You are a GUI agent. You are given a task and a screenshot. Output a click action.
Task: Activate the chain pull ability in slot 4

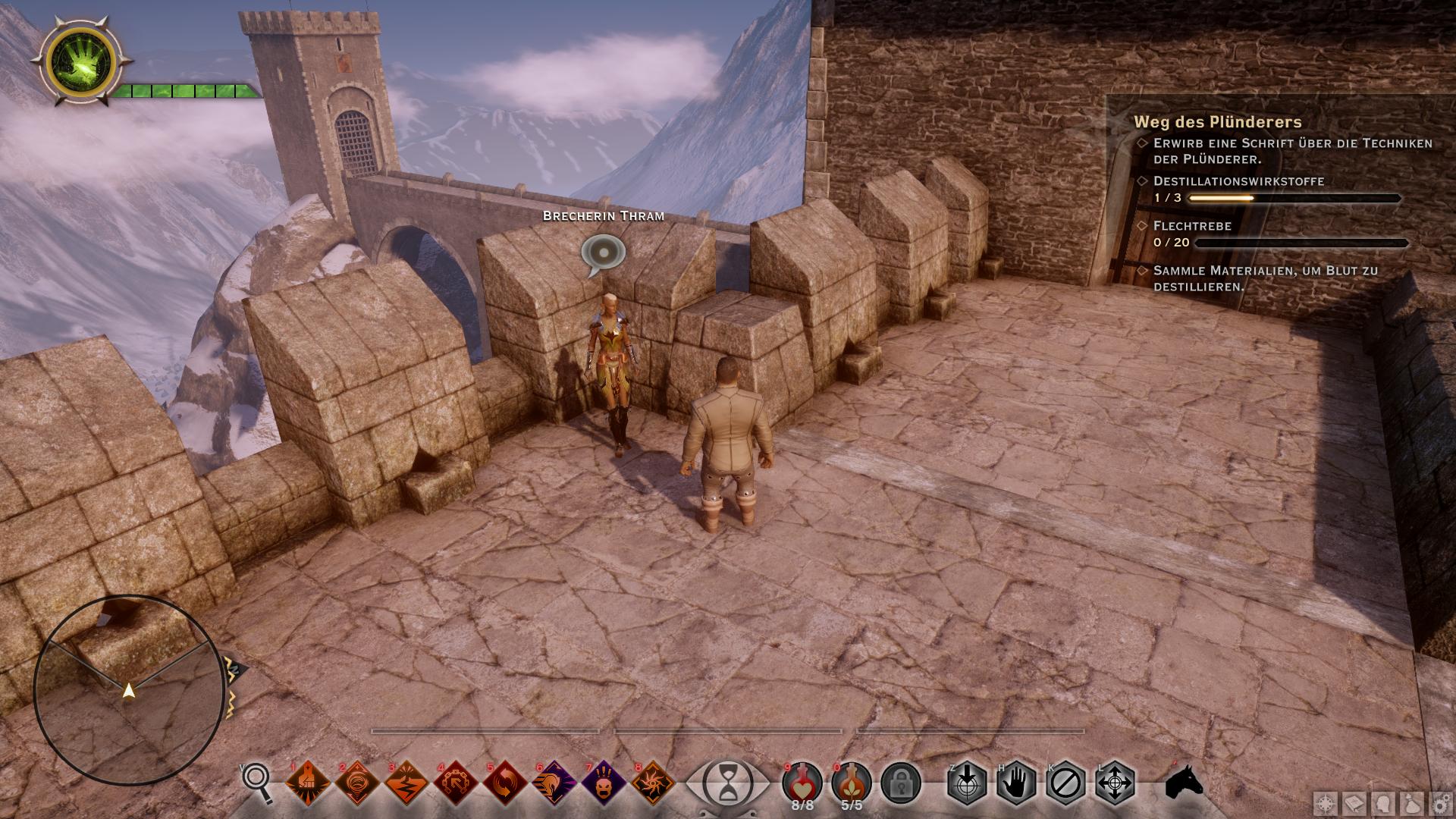[x=456, y=783]
